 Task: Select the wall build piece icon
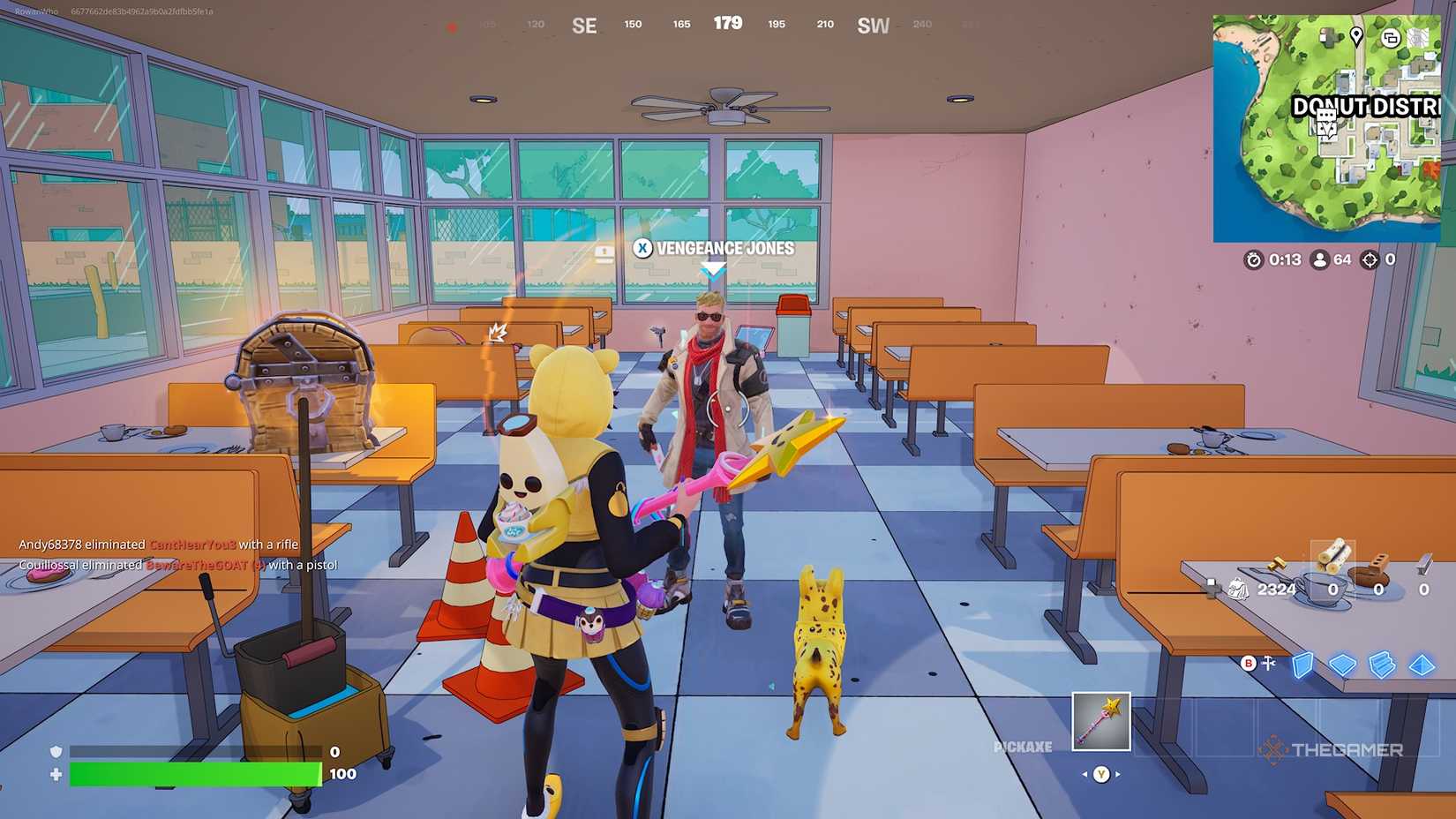coord(1304,665)
